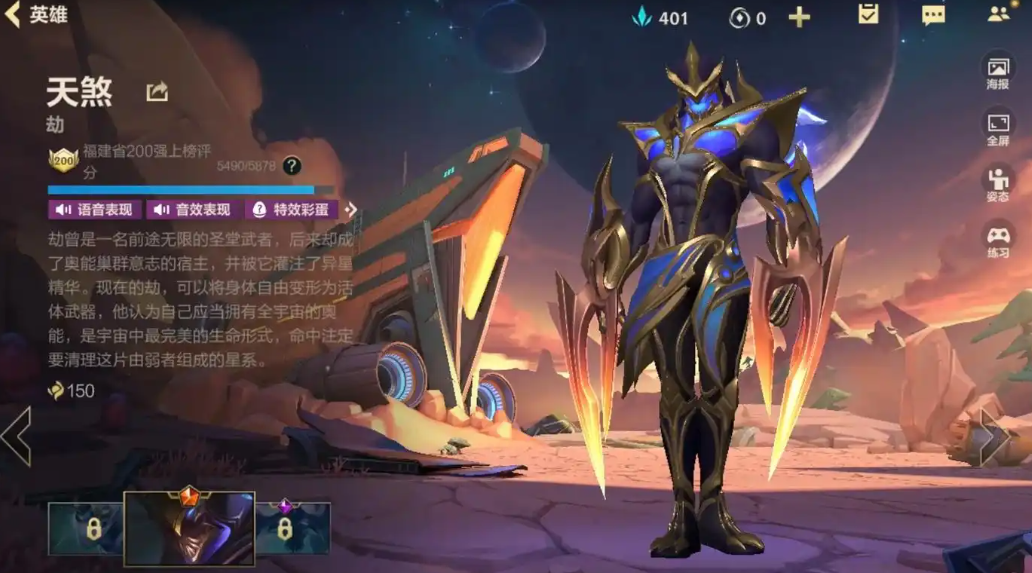Screen dimensions: 1032x573
Task: Switch to 全屏 fullscreen view
Action: click(x=998, y=129)
